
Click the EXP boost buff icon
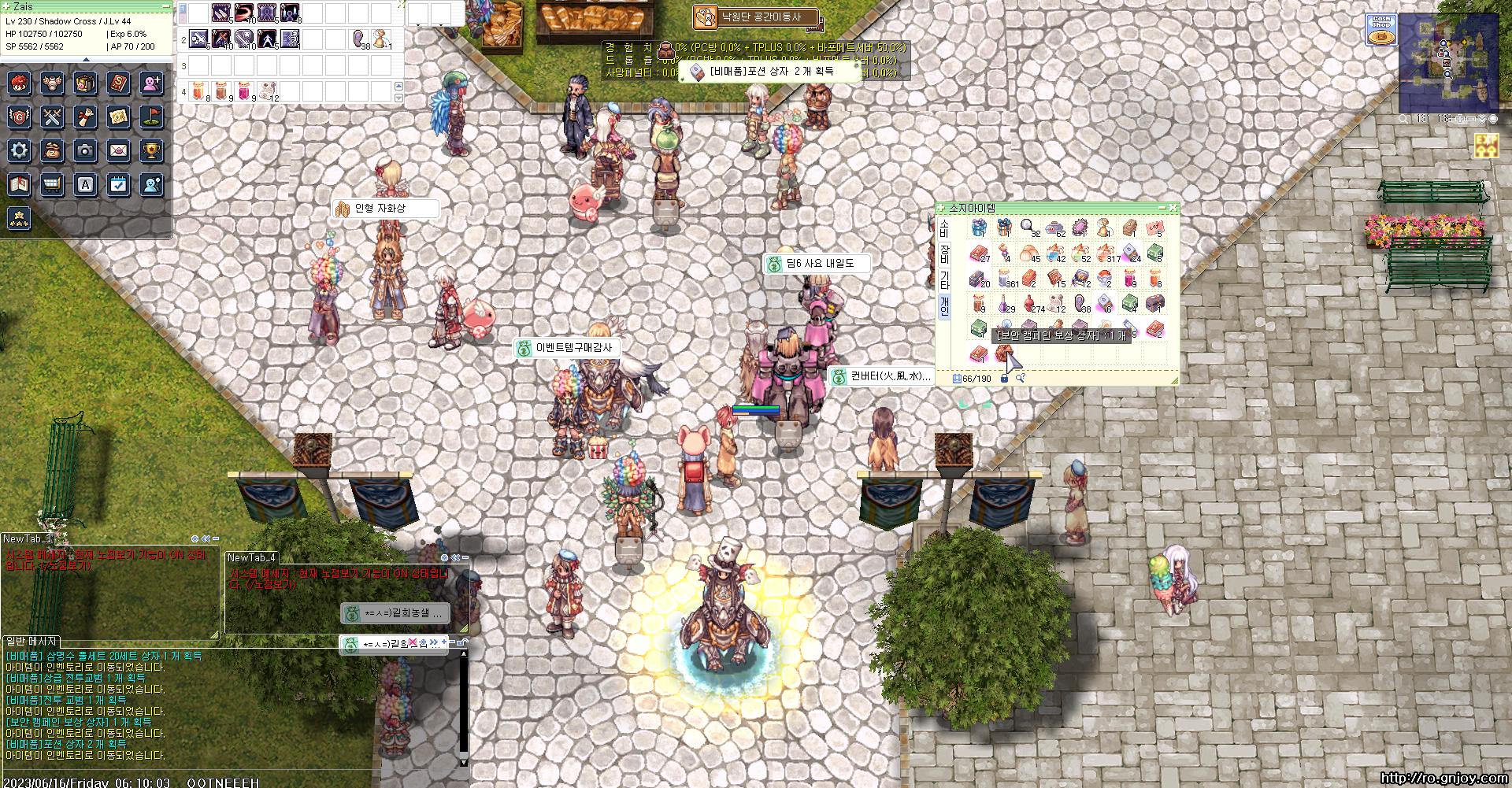point(1486,146)
